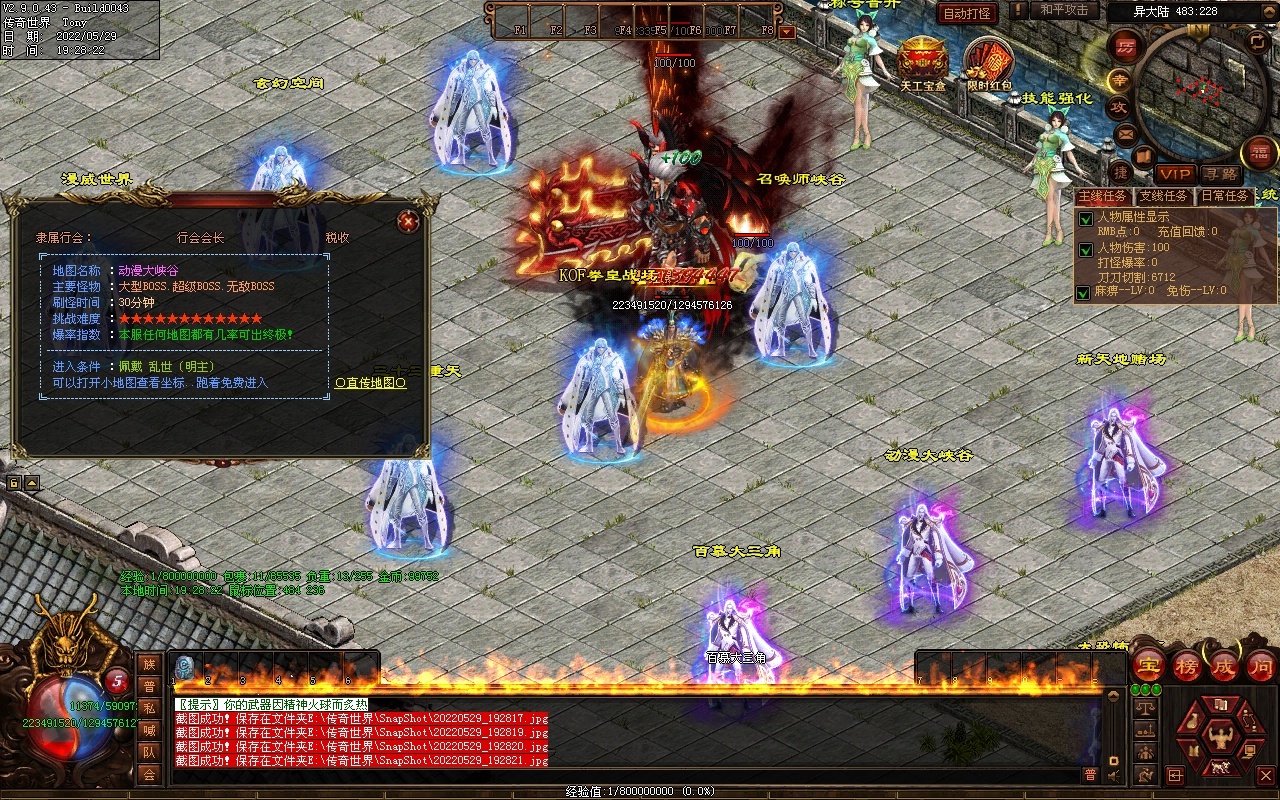Open the 天工宝盒 treasure box
The height and width of the screenshot is (800, 1280).
click(922, 60)
